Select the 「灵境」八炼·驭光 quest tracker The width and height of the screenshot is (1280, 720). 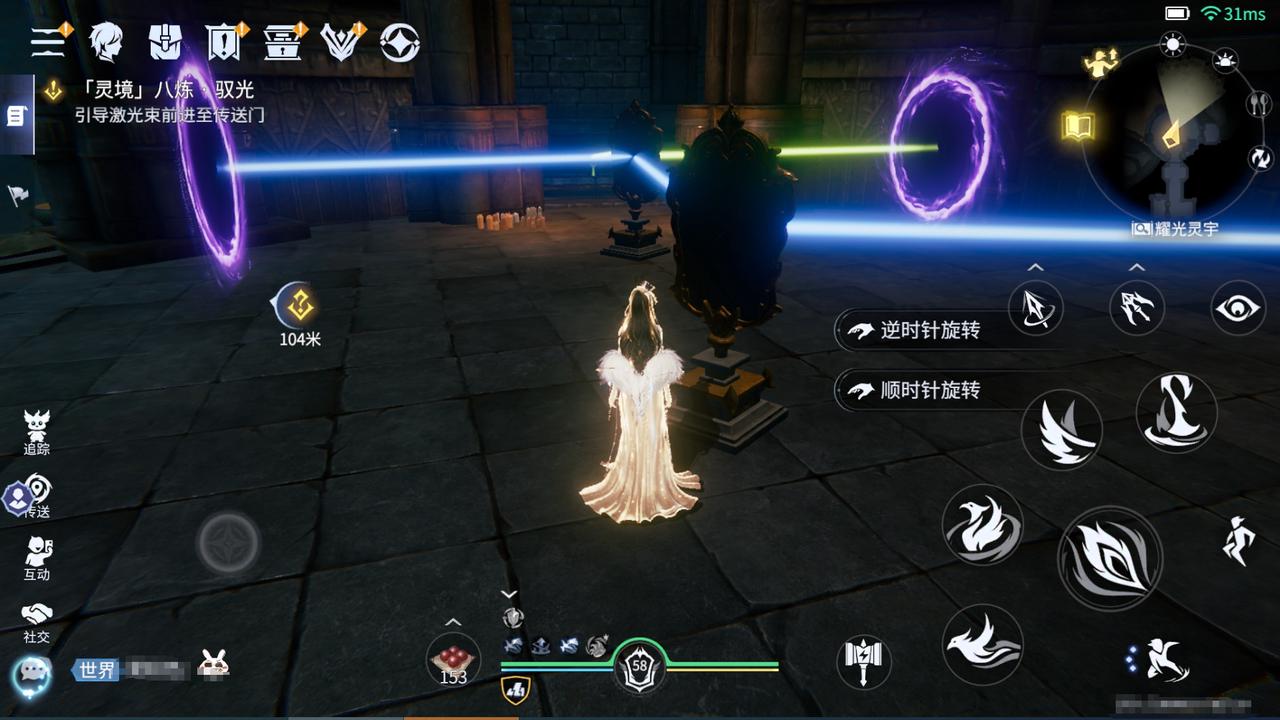160,90
